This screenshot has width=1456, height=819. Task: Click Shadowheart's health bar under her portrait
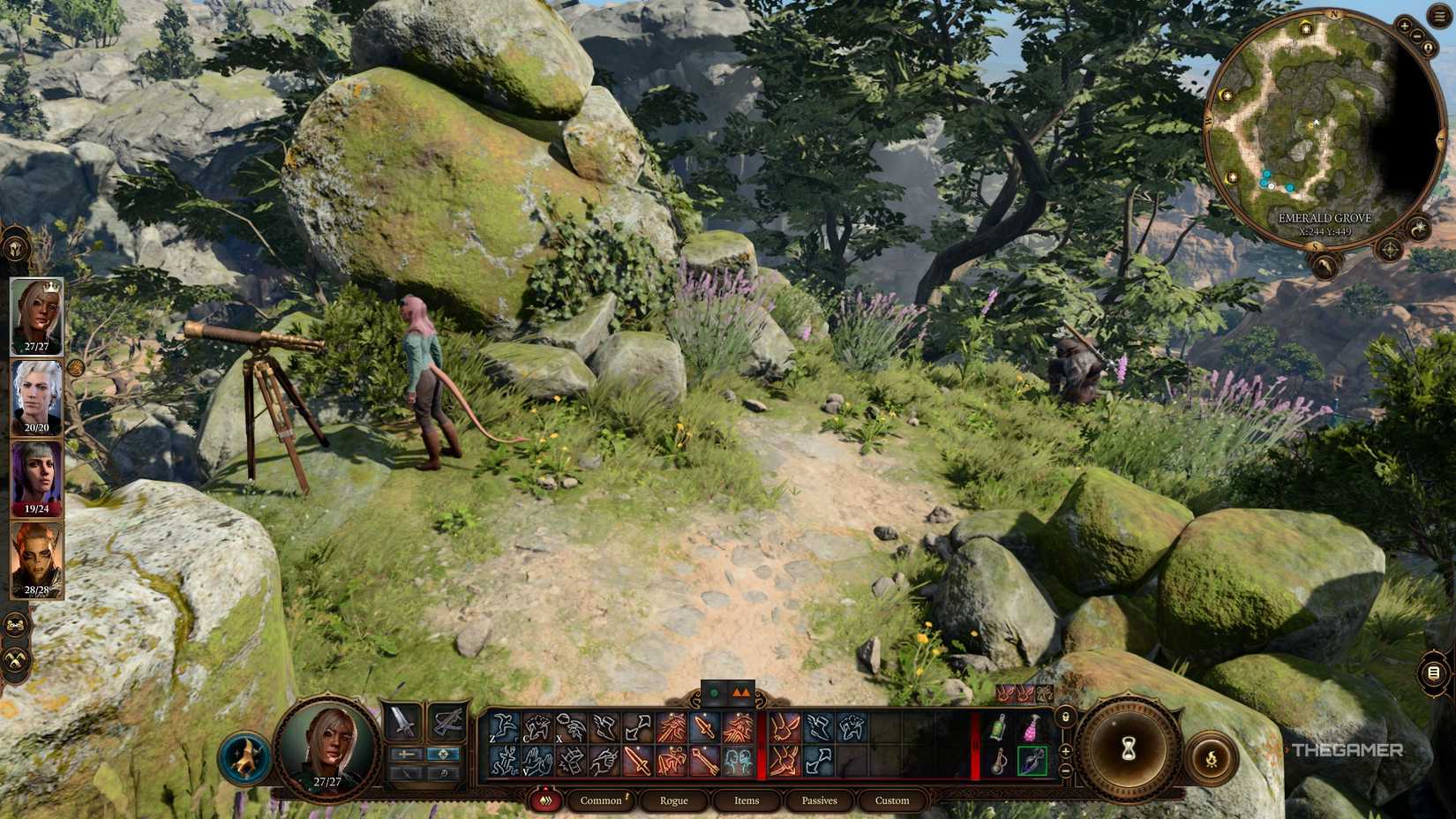click(x=36, y=510)
